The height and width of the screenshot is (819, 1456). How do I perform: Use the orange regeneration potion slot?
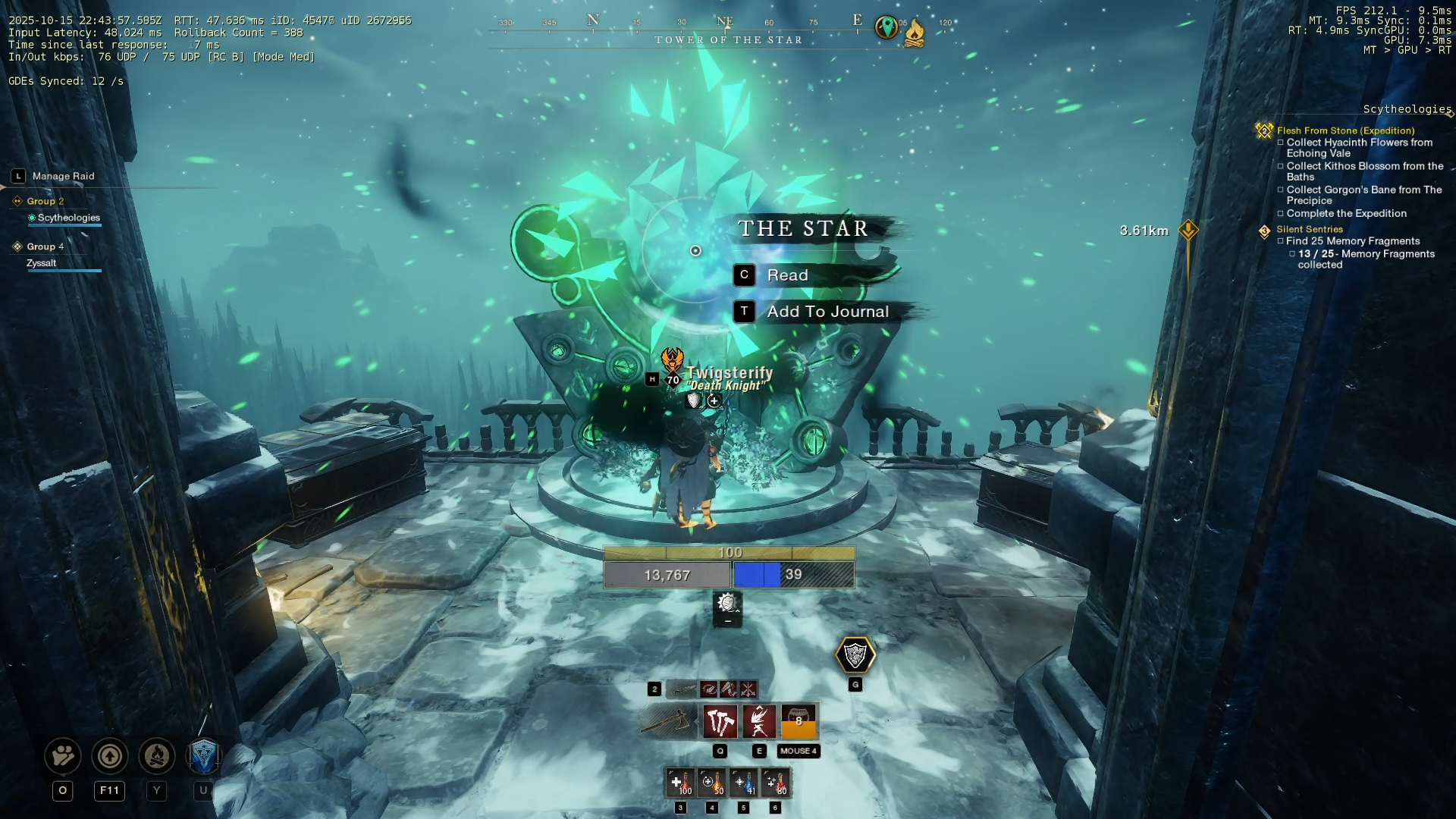(712, 783)
